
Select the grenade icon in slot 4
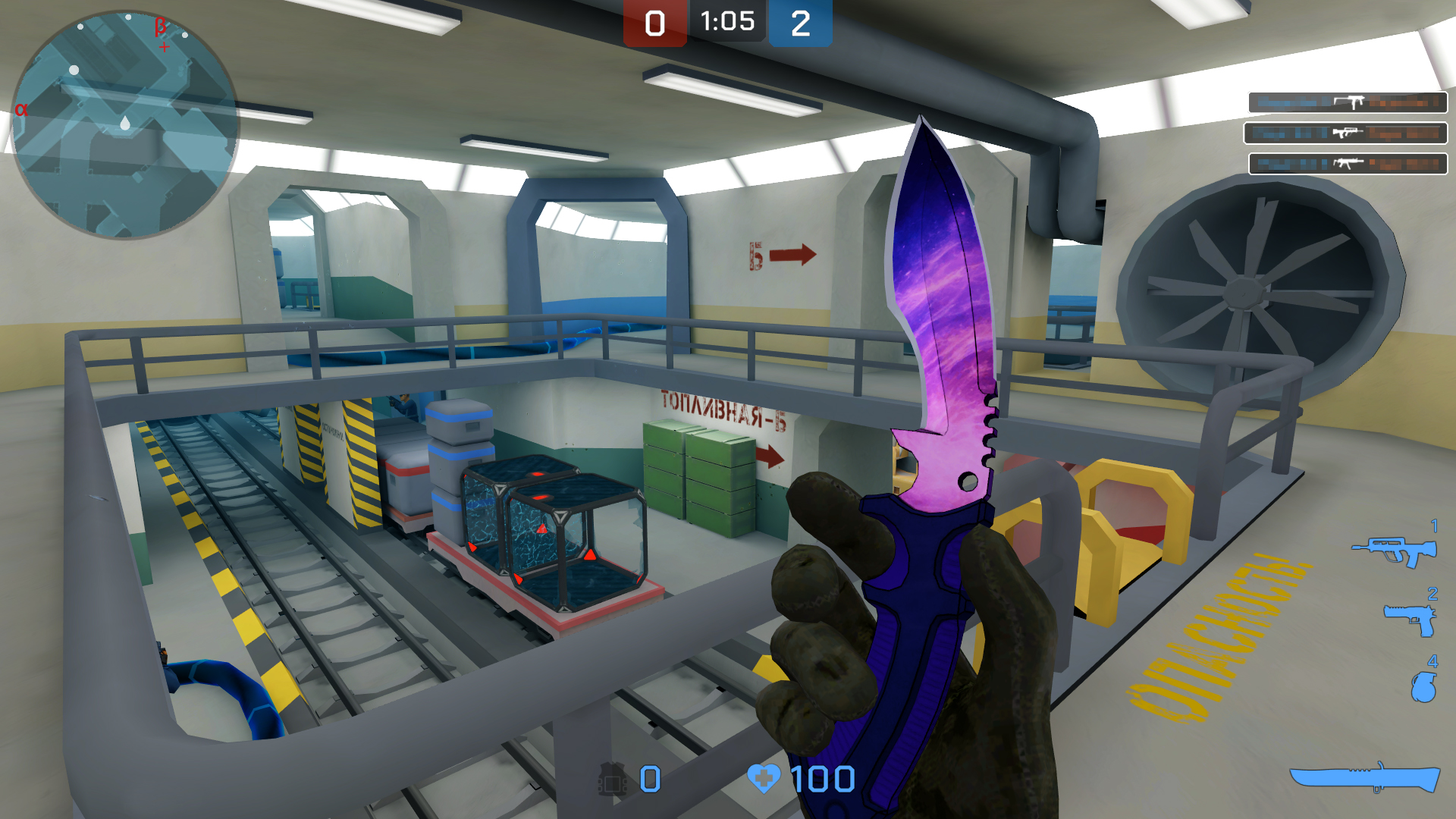click(1424, 686)
